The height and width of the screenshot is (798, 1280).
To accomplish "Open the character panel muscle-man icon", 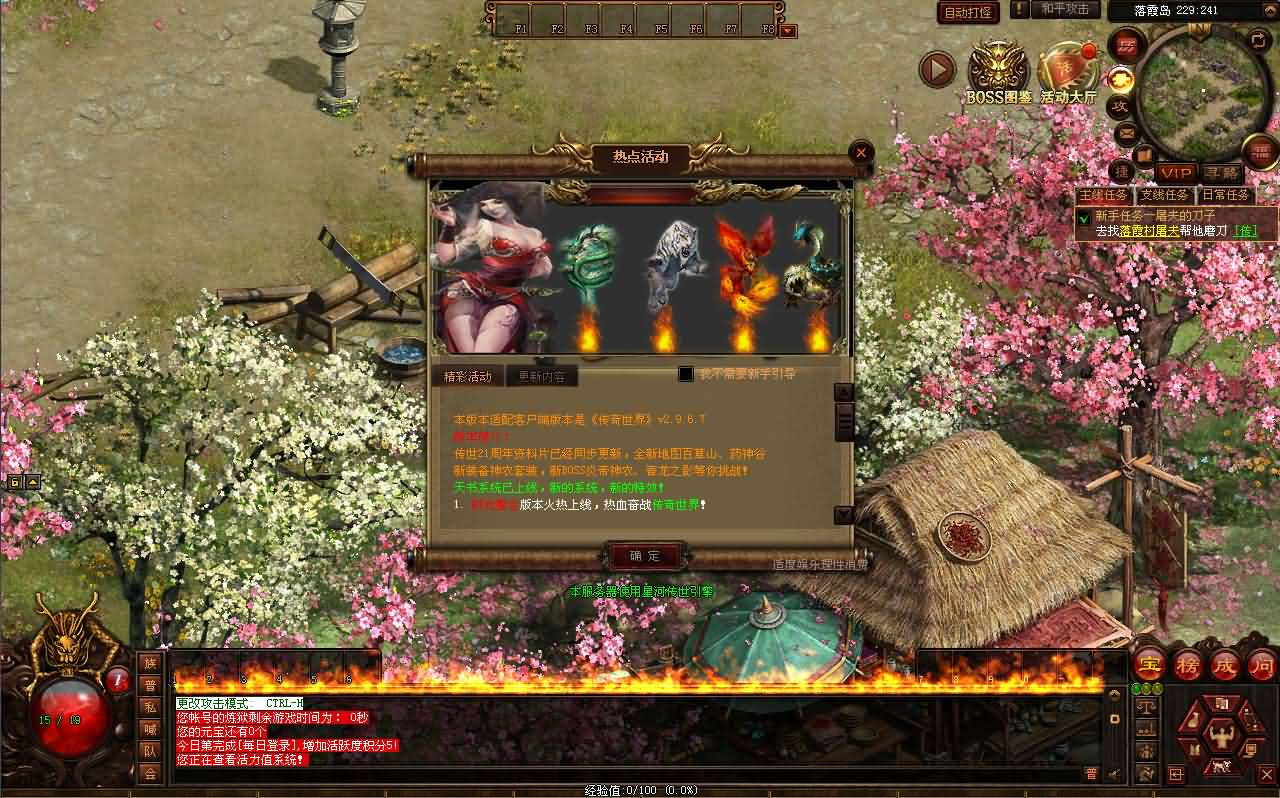I will point(1220,738).
